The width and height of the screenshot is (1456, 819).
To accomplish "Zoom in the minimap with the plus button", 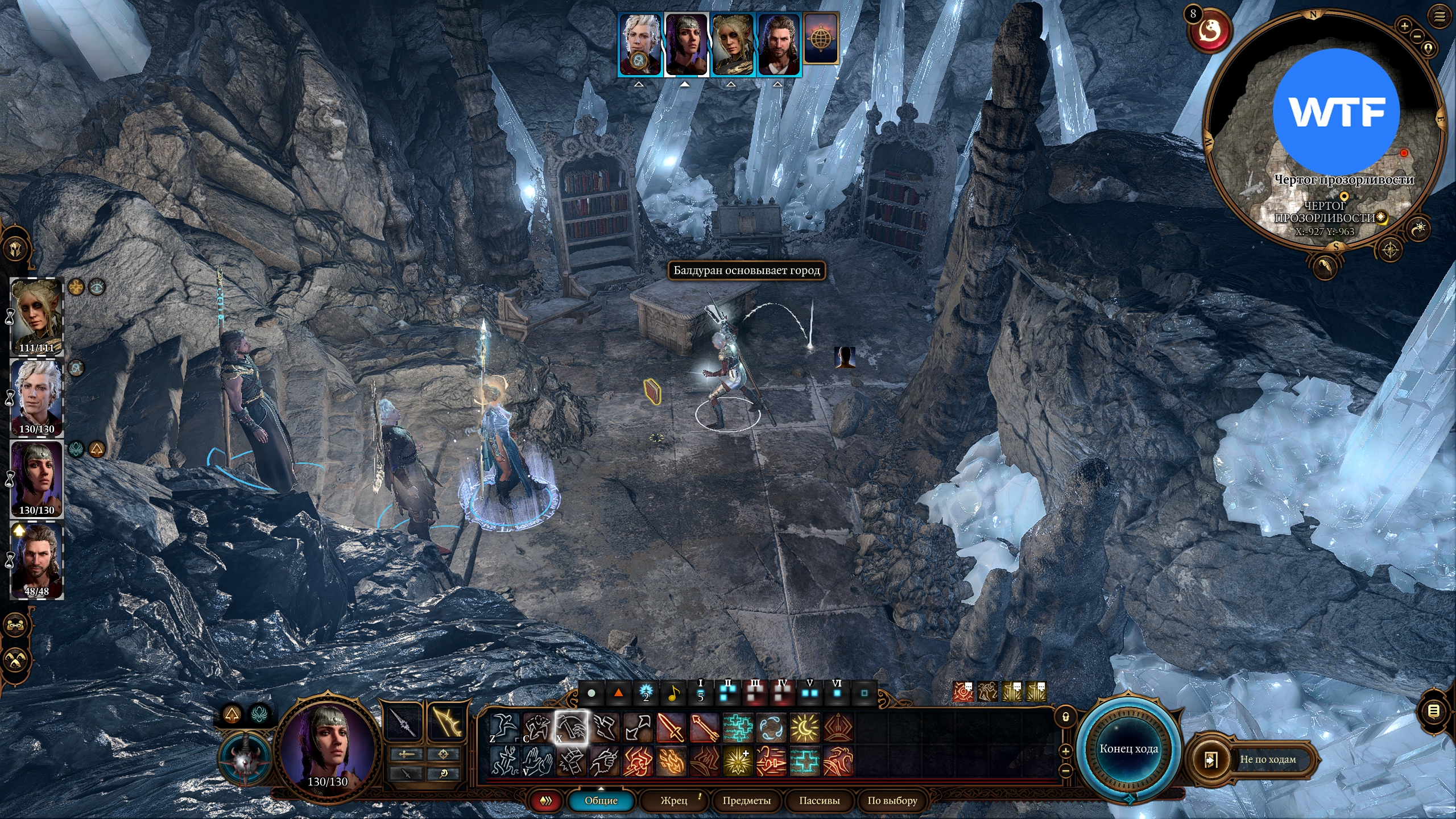I will 1404,26.
